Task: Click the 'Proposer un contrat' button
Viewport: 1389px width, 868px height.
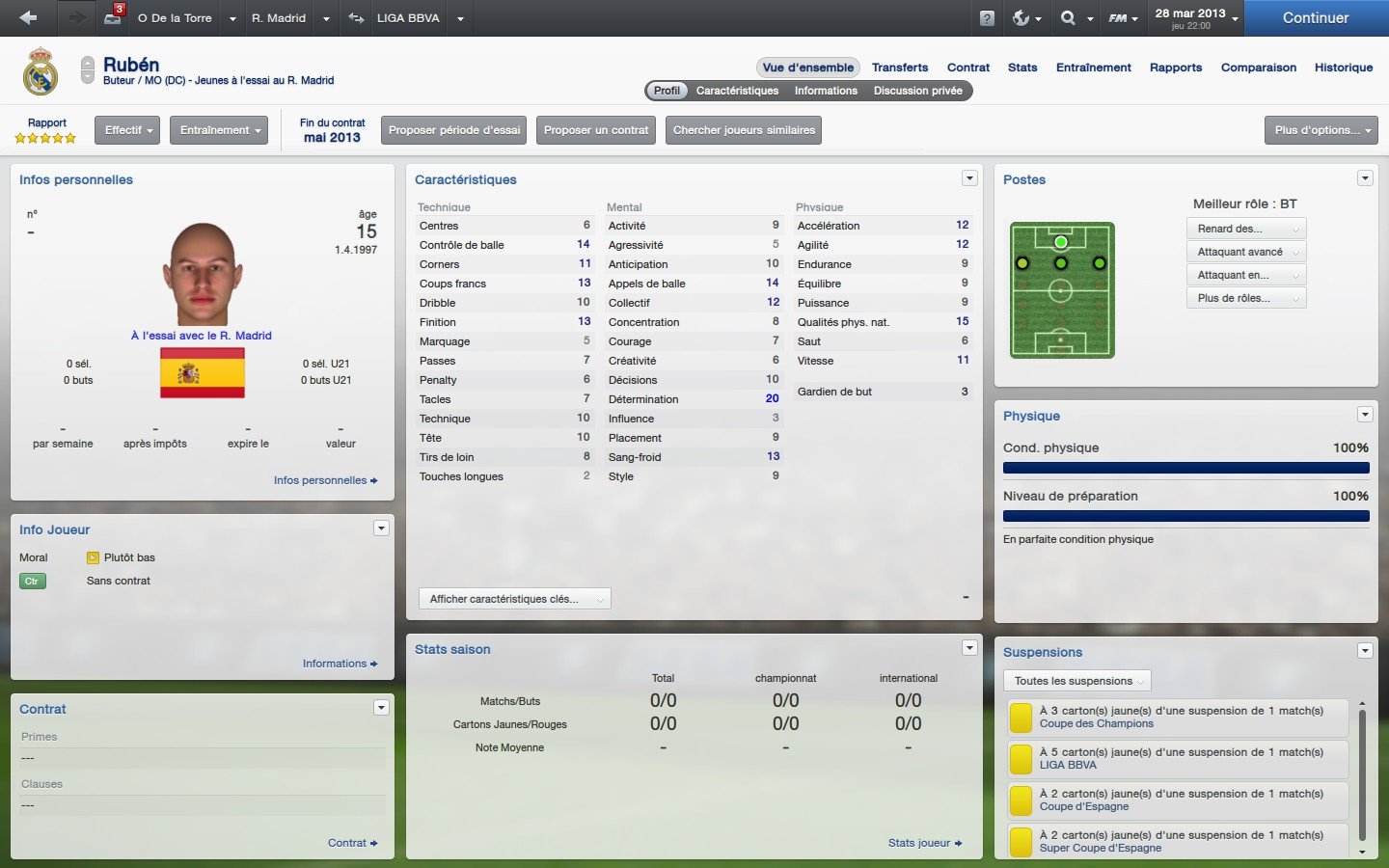Action: click(595, 129)
